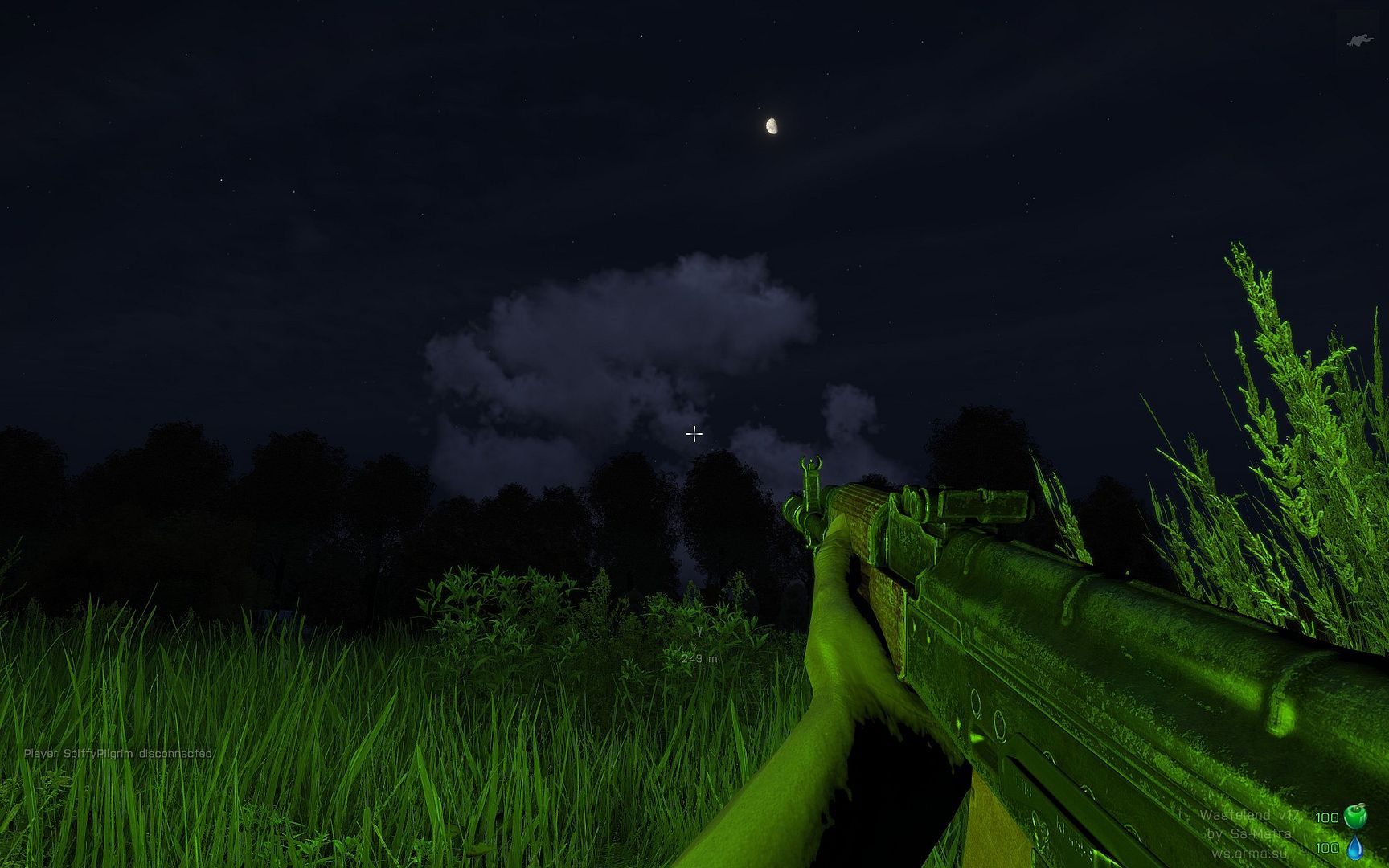Click the green apple hunger icon
Image resolution: width=1389 pixels, height=868 pixels.
point(1354,816)
